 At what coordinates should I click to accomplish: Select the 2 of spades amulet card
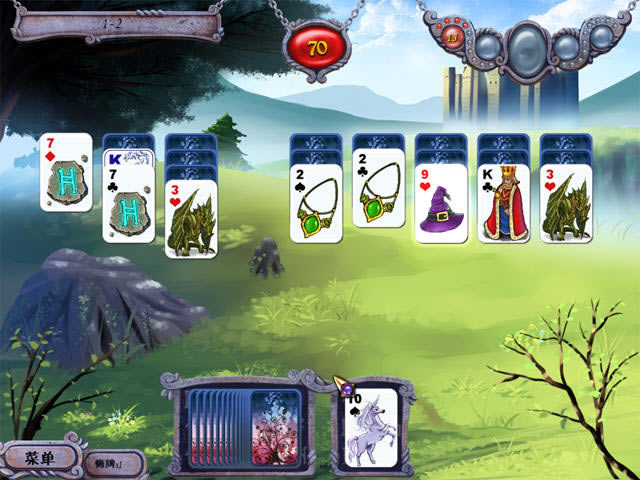click(x=316, y=203)
